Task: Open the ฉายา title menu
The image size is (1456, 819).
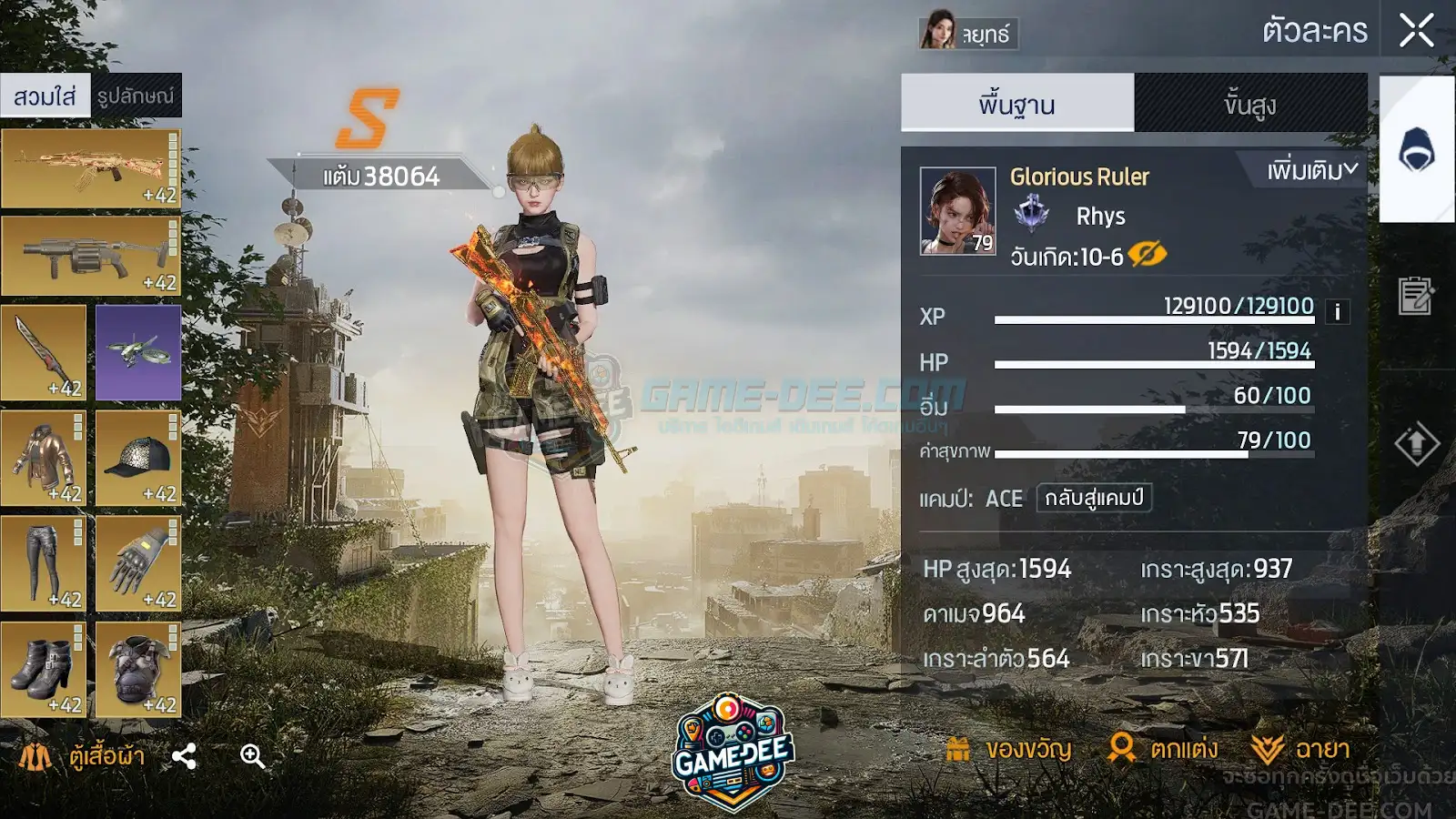Action: [x=1300, y=749]
